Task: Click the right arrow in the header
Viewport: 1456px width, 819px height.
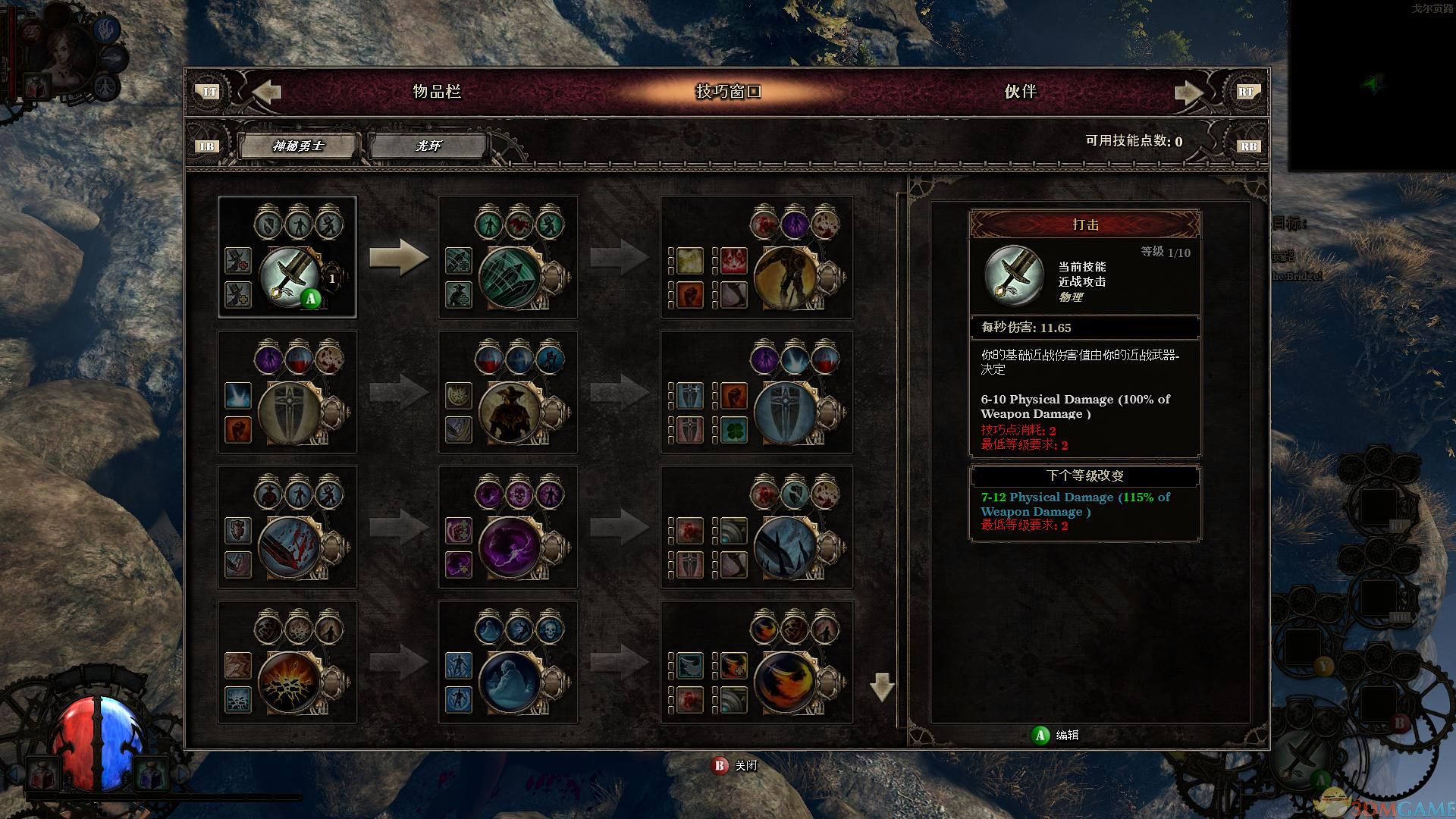Action: (1188, 93)
